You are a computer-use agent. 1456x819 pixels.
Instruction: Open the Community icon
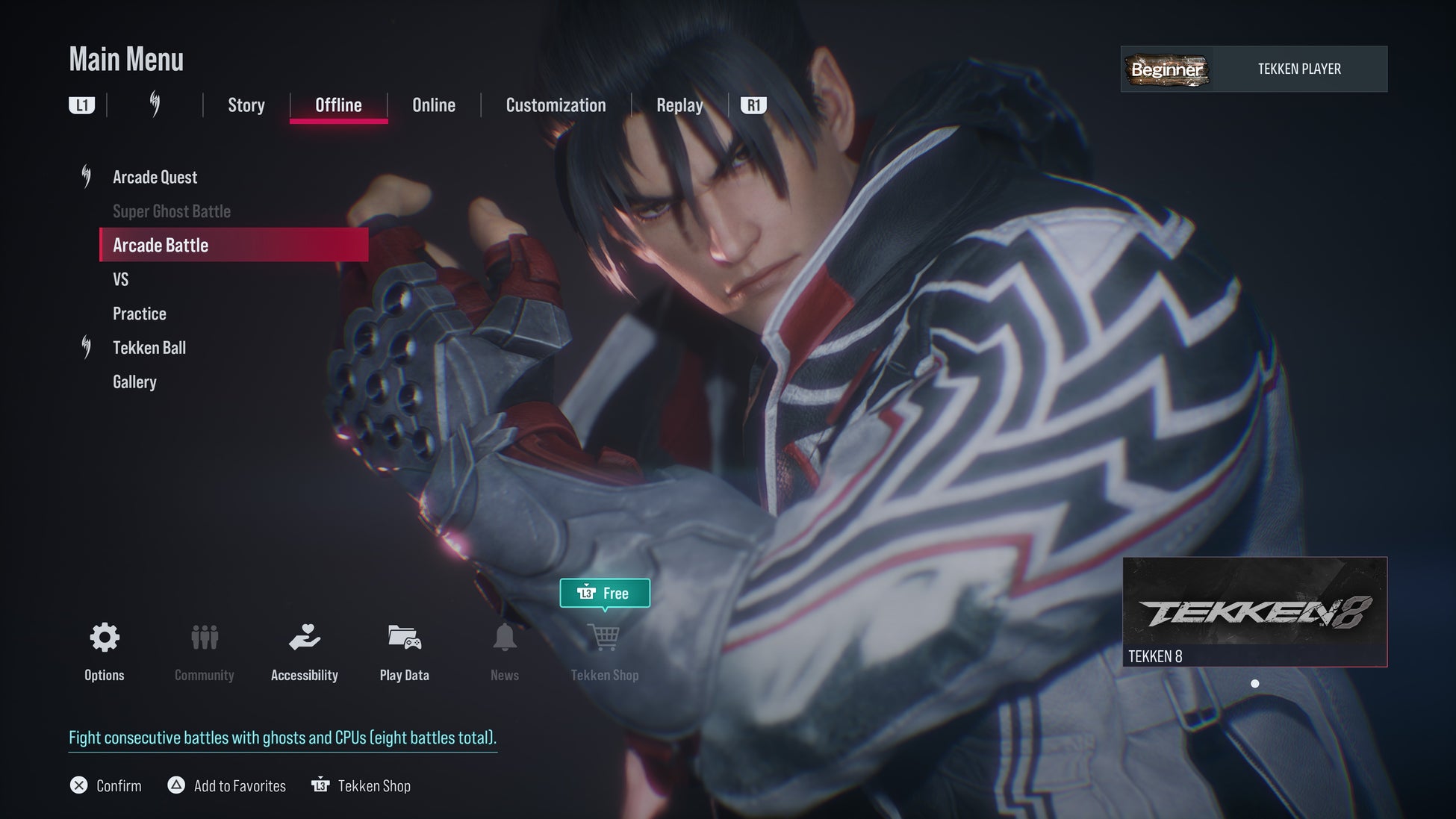pyautogui.click(x=205, y=638)
